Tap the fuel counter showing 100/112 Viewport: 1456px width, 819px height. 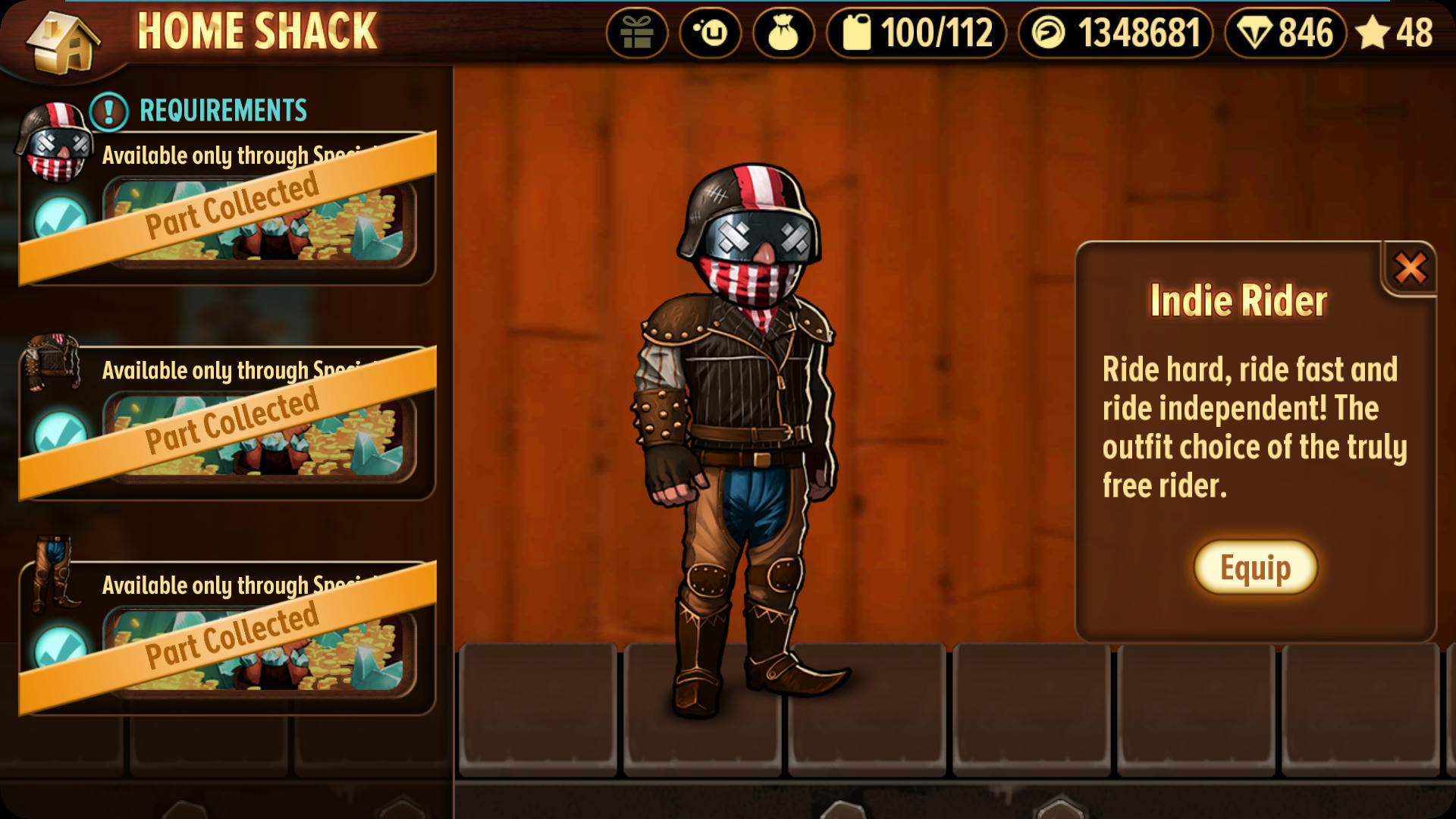[916, 33]
